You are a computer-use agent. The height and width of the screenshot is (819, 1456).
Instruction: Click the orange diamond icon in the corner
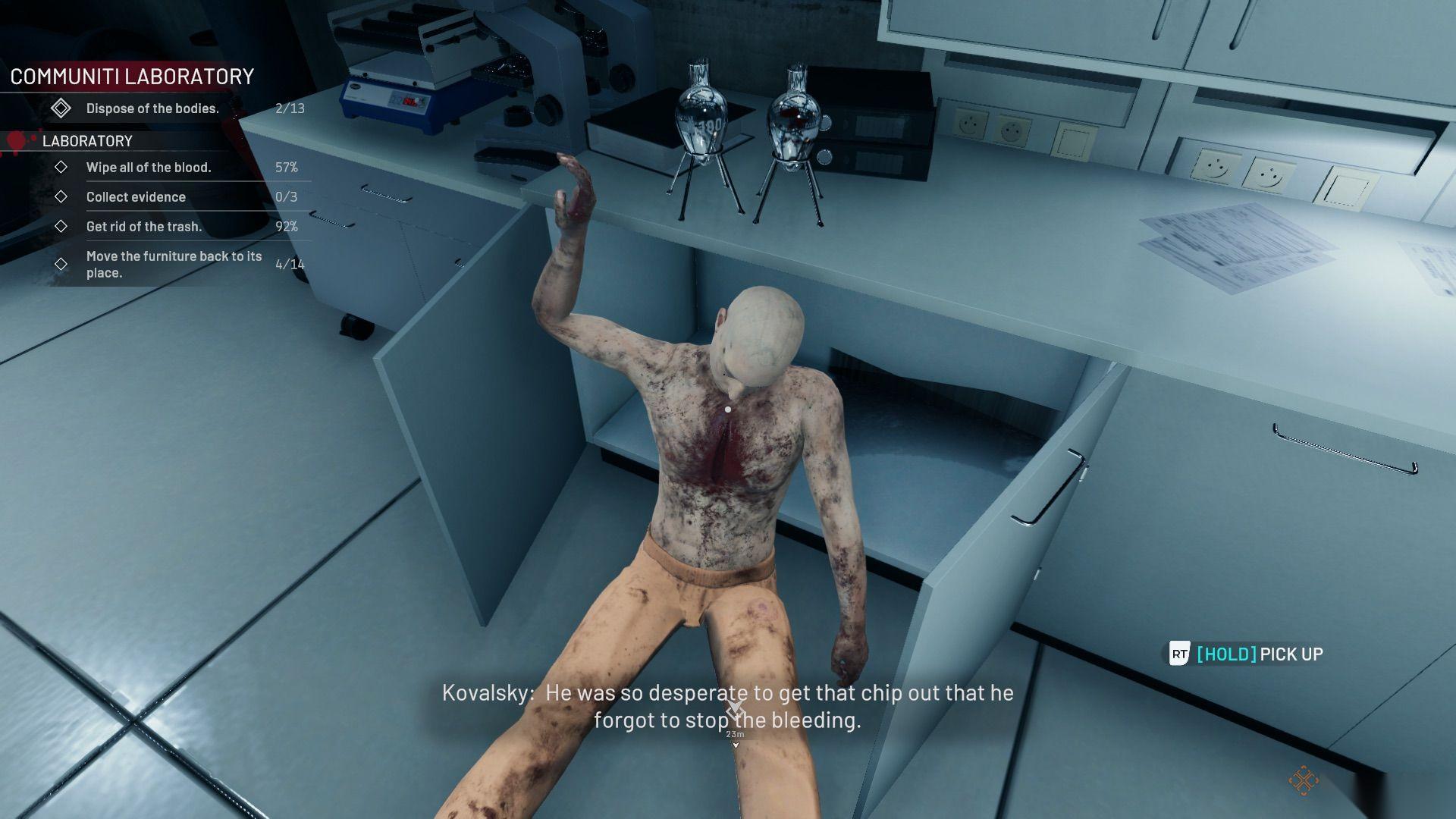pos(1303,780)
